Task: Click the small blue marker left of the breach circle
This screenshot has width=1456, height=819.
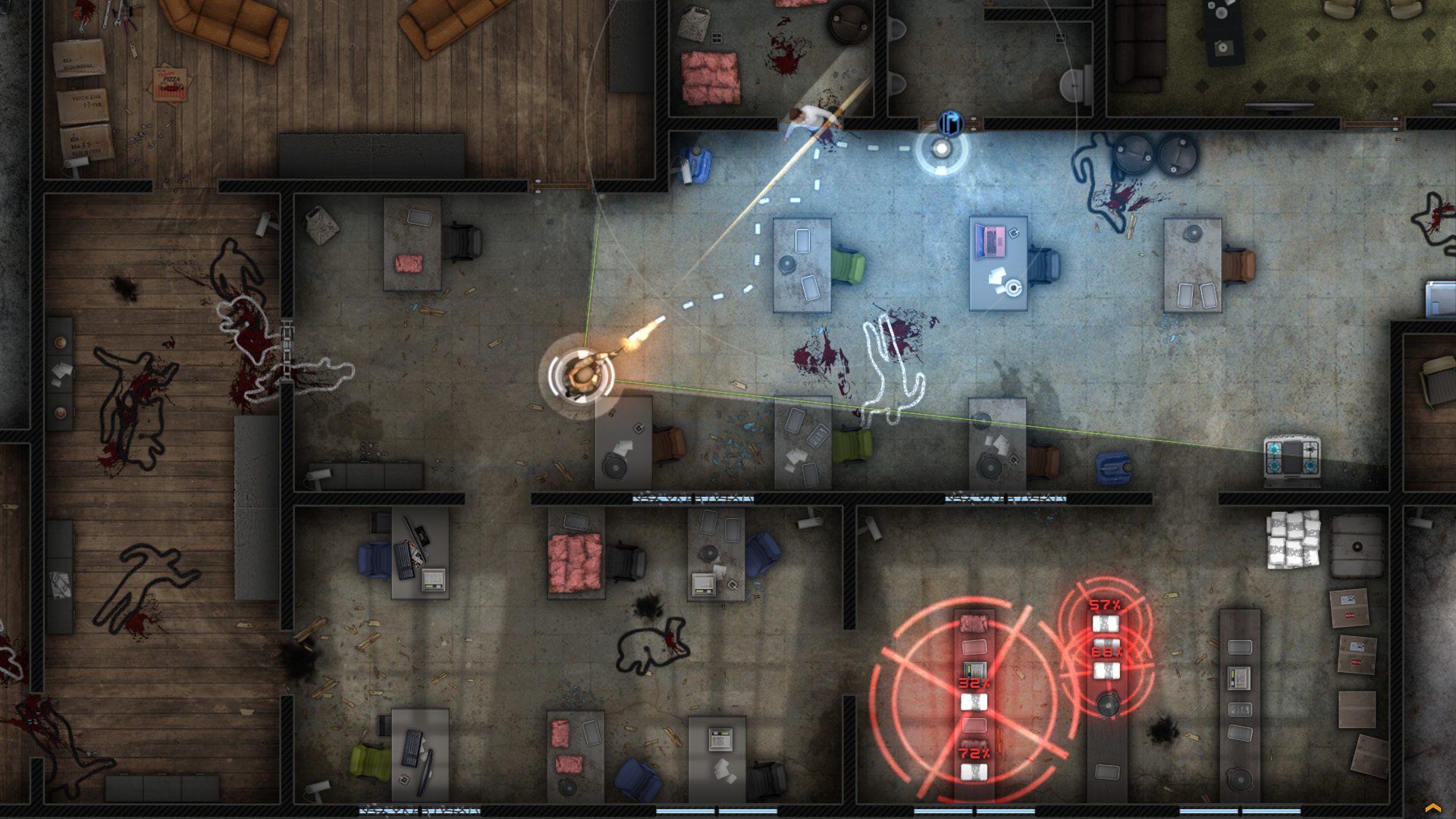Action: 903,148
